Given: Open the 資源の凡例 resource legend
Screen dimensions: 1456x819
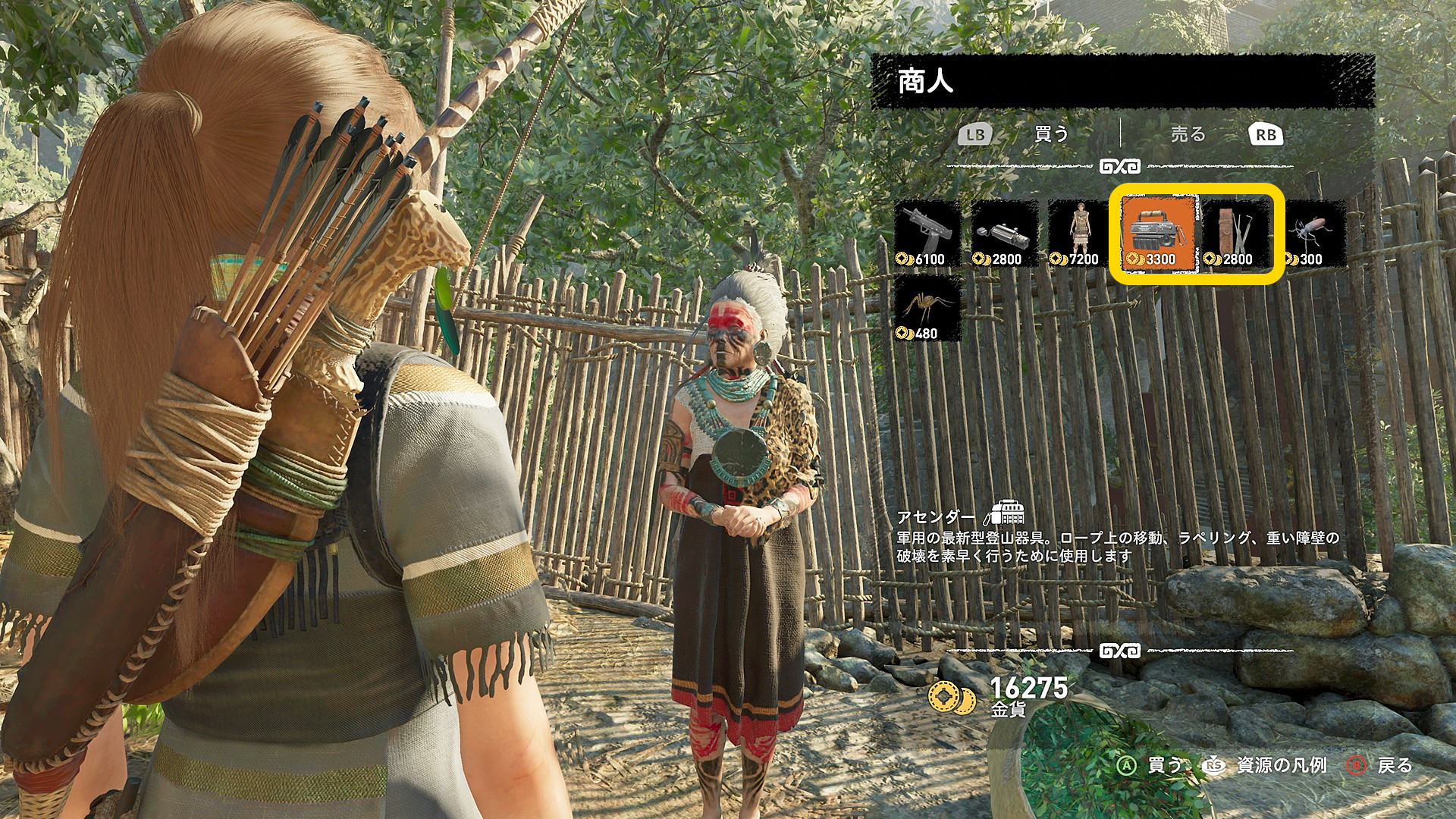Looking at the screenshot, I should [x=1266, y=765].
